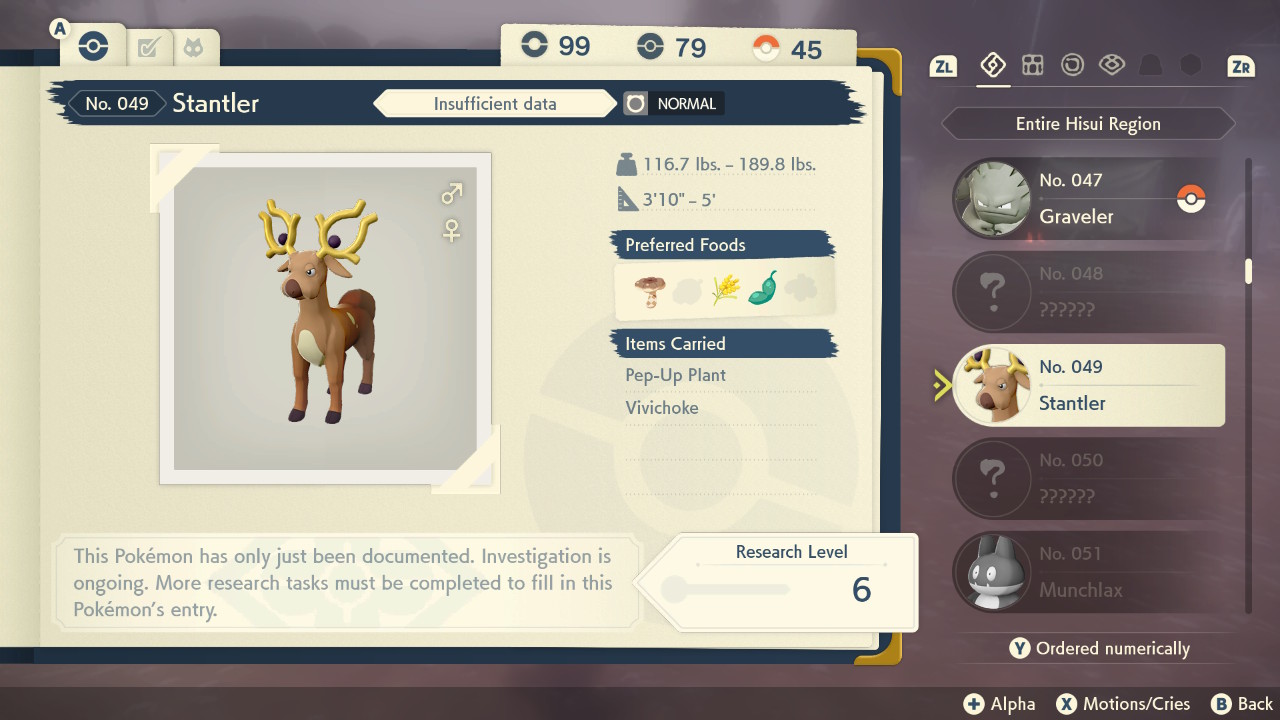Select the eye-shaped icon near ZR
Screen dimensions: 1280x720
(x=1112, y=64)
